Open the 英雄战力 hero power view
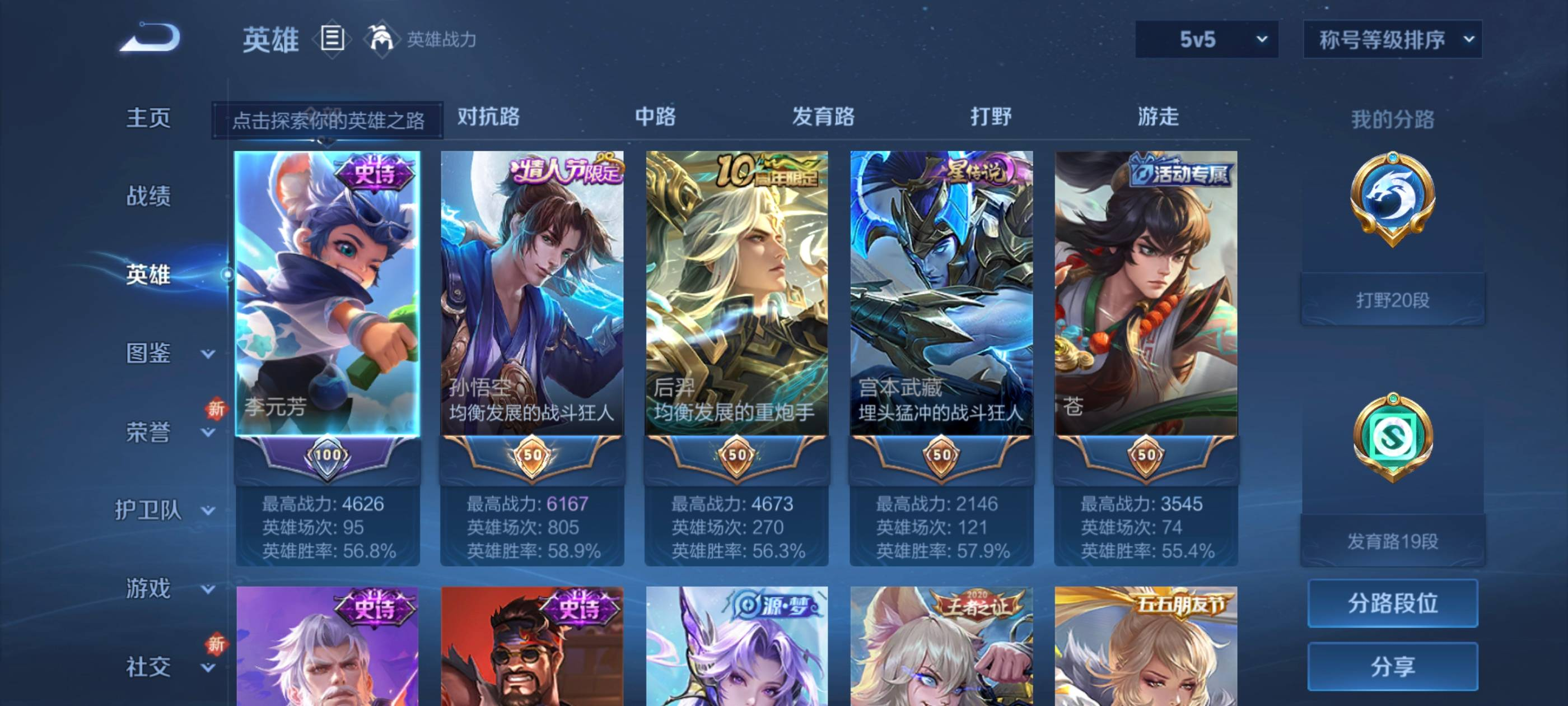Screen dimensions: 1568x706 click(x=422, y=40)
